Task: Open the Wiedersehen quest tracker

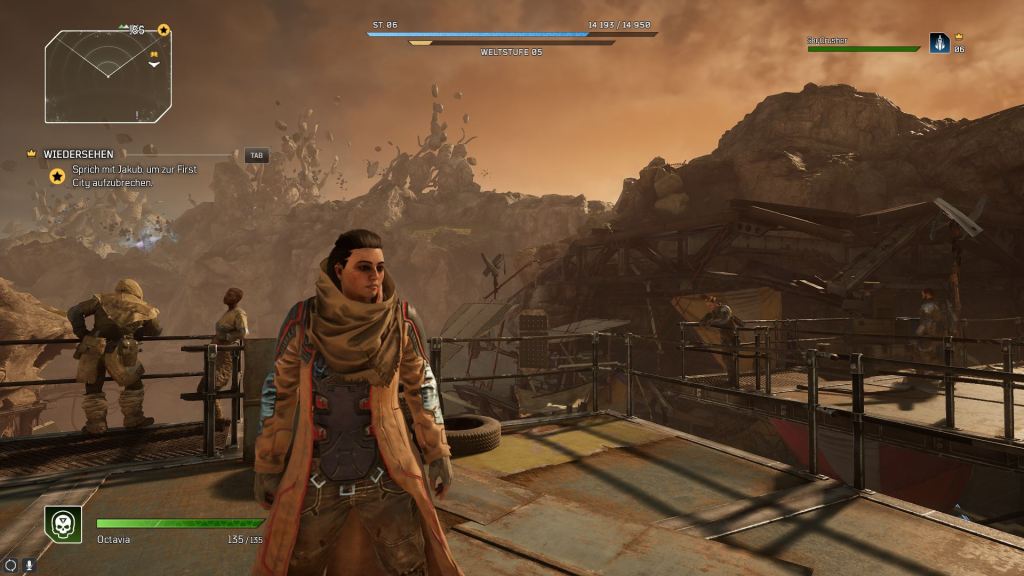Action: click(x=79, y=155)
